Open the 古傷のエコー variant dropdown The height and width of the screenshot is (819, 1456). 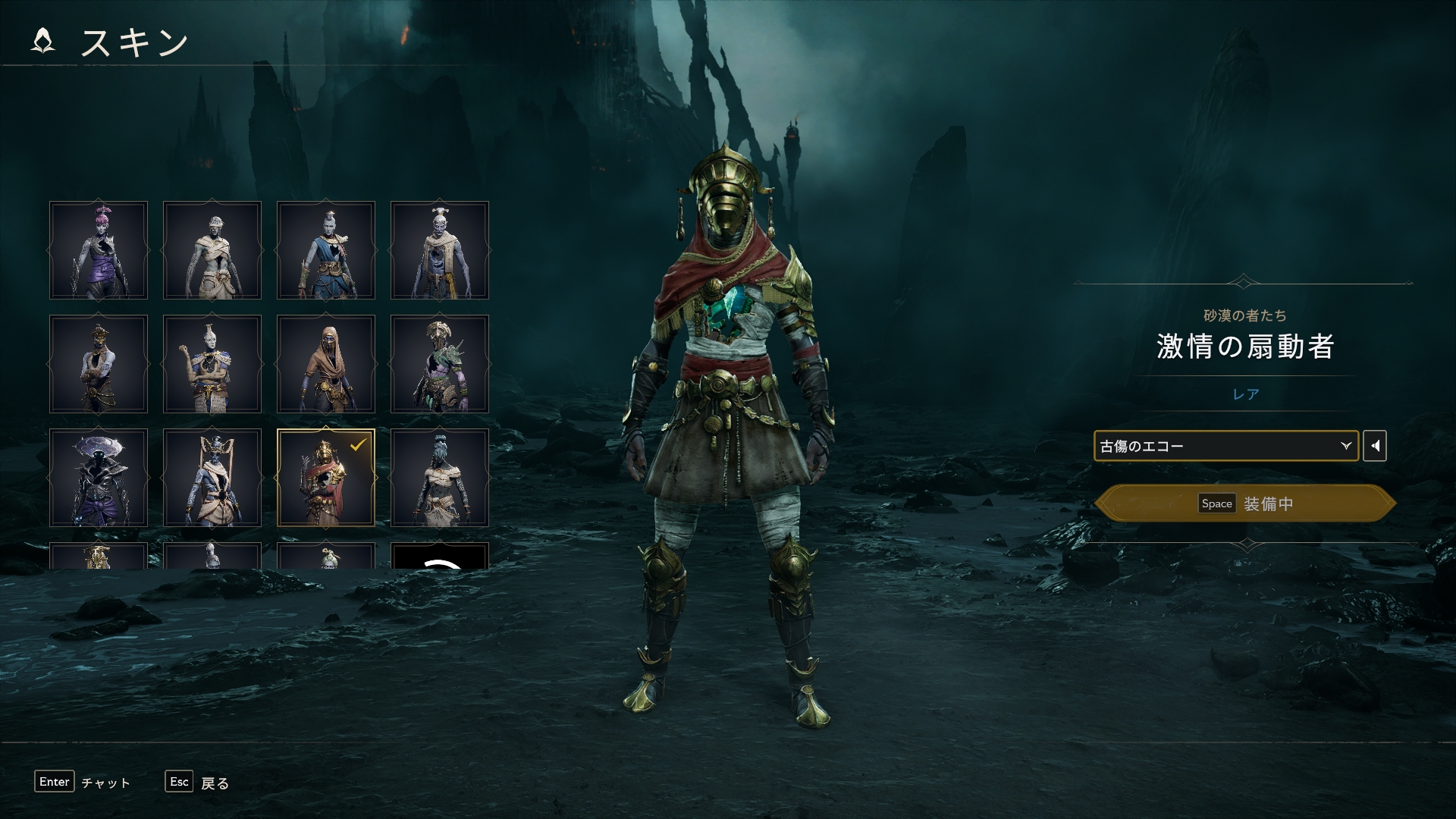(1225, 446)
